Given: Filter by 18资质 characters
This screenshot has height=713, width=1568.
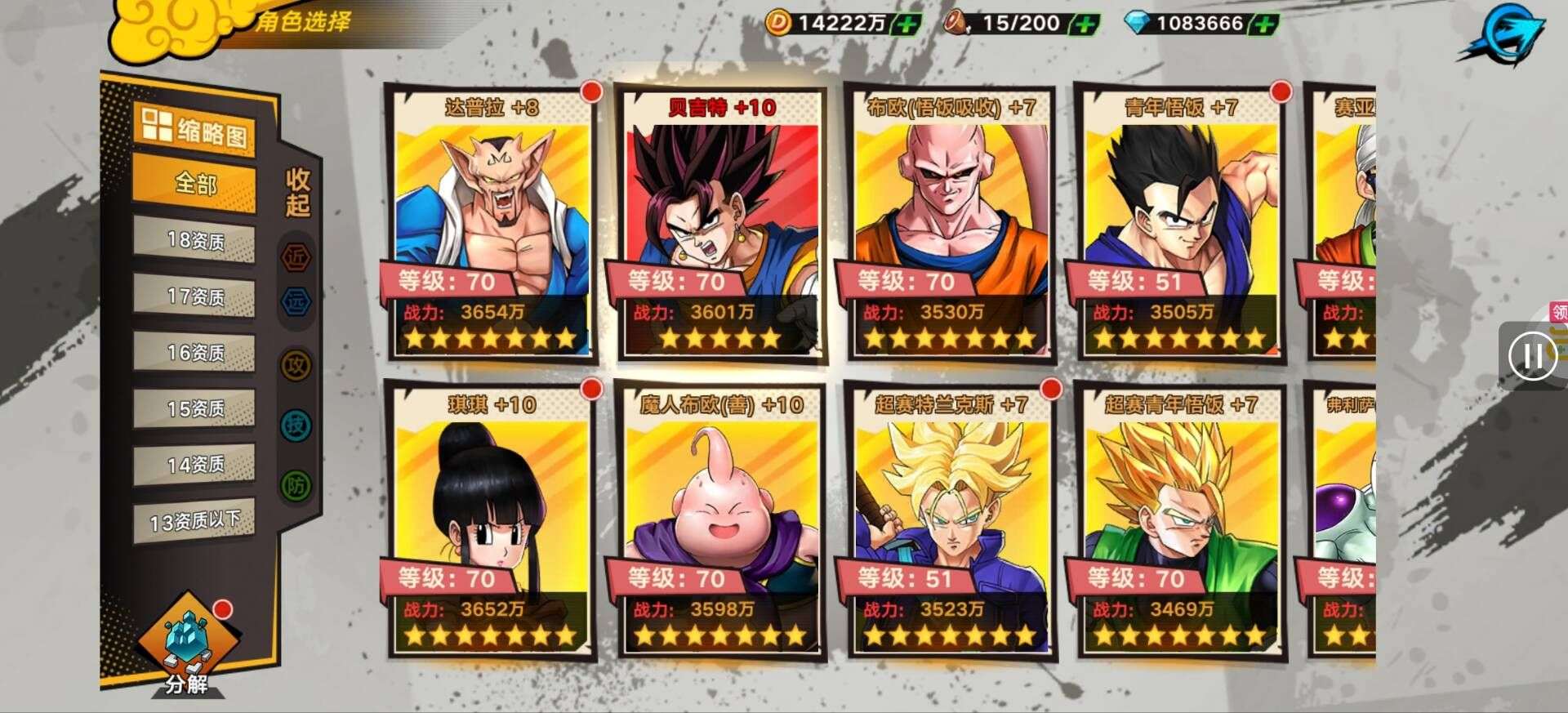Looking at the screenshot, I should [x=195, y=241].
